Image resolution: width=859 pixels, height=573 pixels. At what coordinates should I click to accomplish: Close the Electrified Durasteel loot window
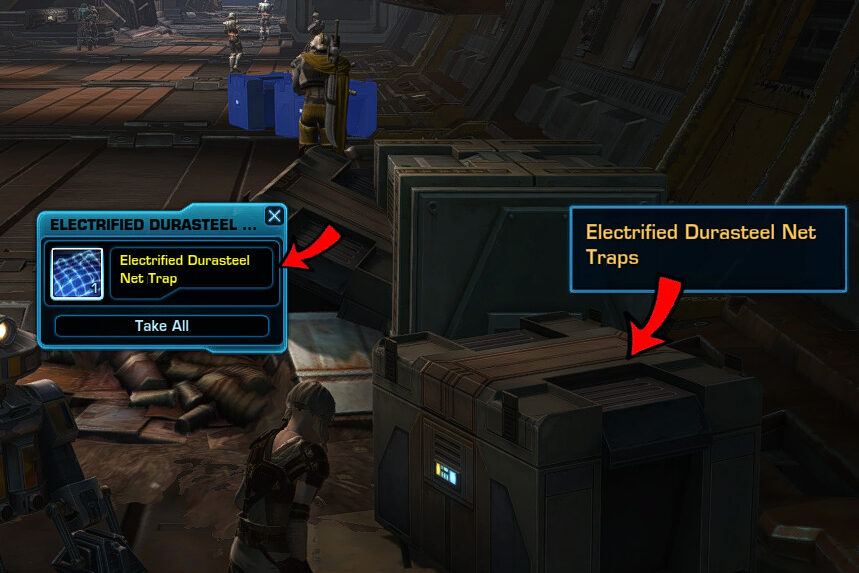click(x=274, y=216)
